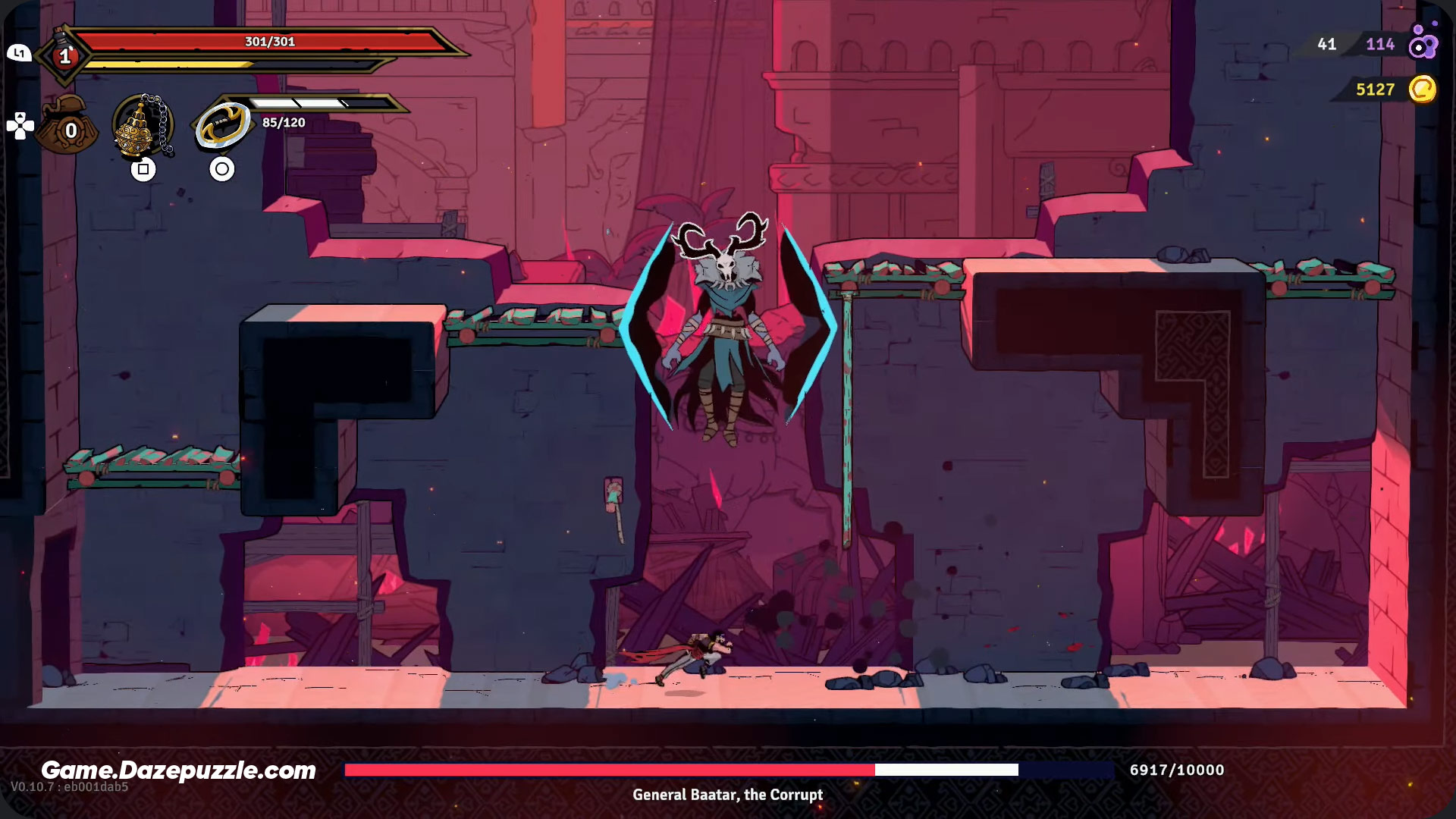Use the golden chakram tool
1456x819 pixels.
tap(221, 125)
